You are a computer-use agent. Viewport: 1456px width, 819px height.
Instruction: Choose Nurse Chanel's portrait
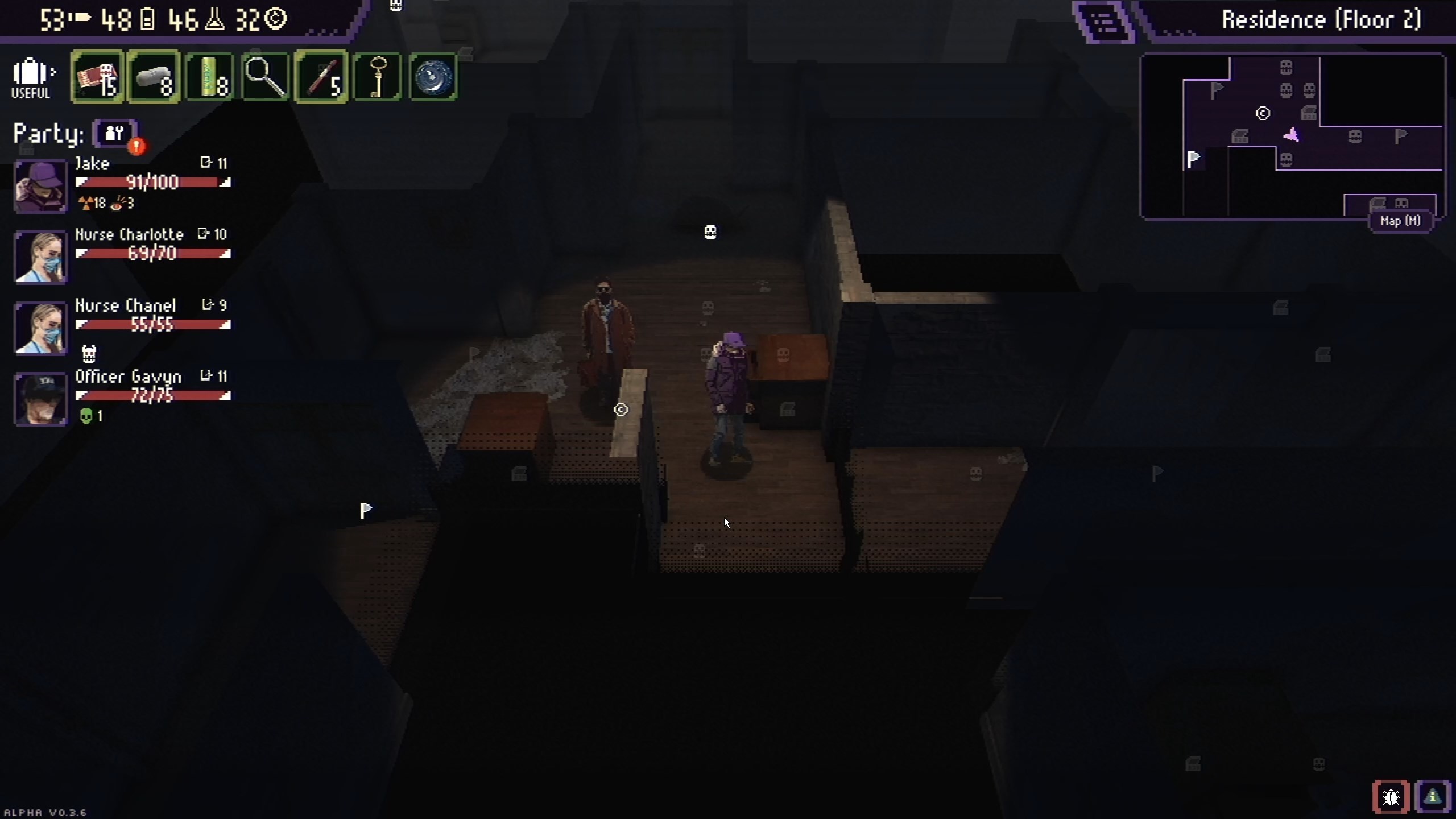point(40,328)
